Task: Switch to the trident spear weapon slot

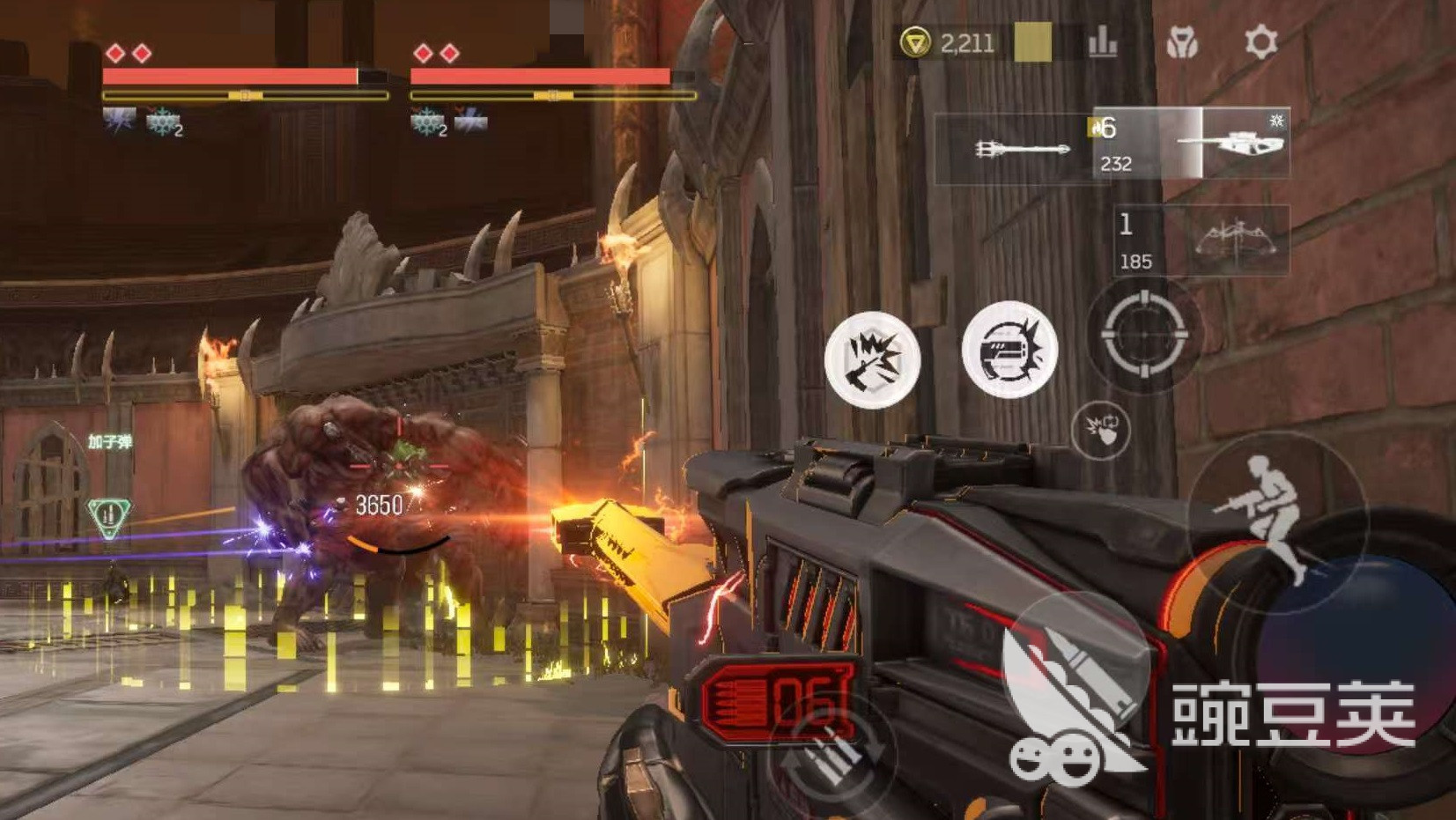Action: coord(1020,149)
